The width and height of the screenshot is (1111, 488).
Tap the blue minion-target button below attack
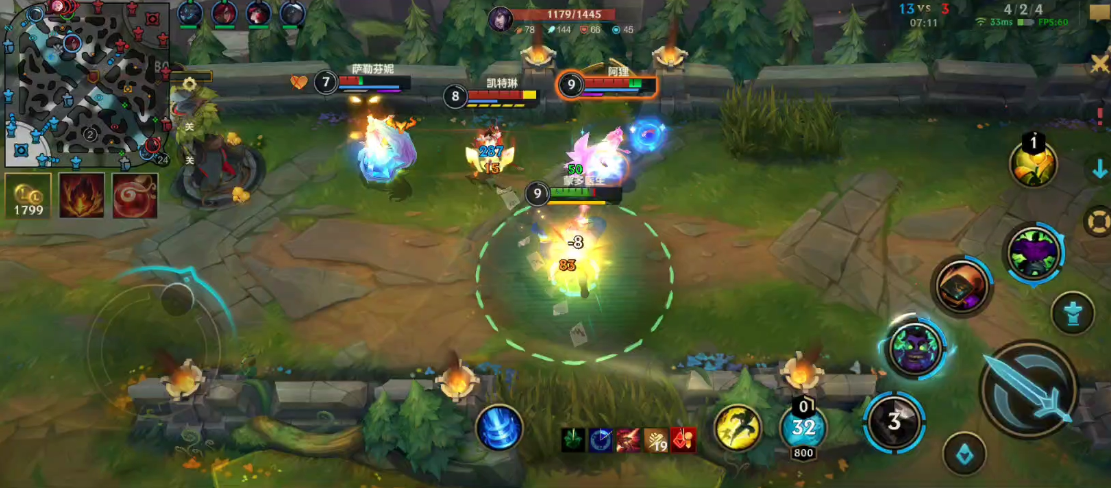pyautogui.click(x=964, y=453)
